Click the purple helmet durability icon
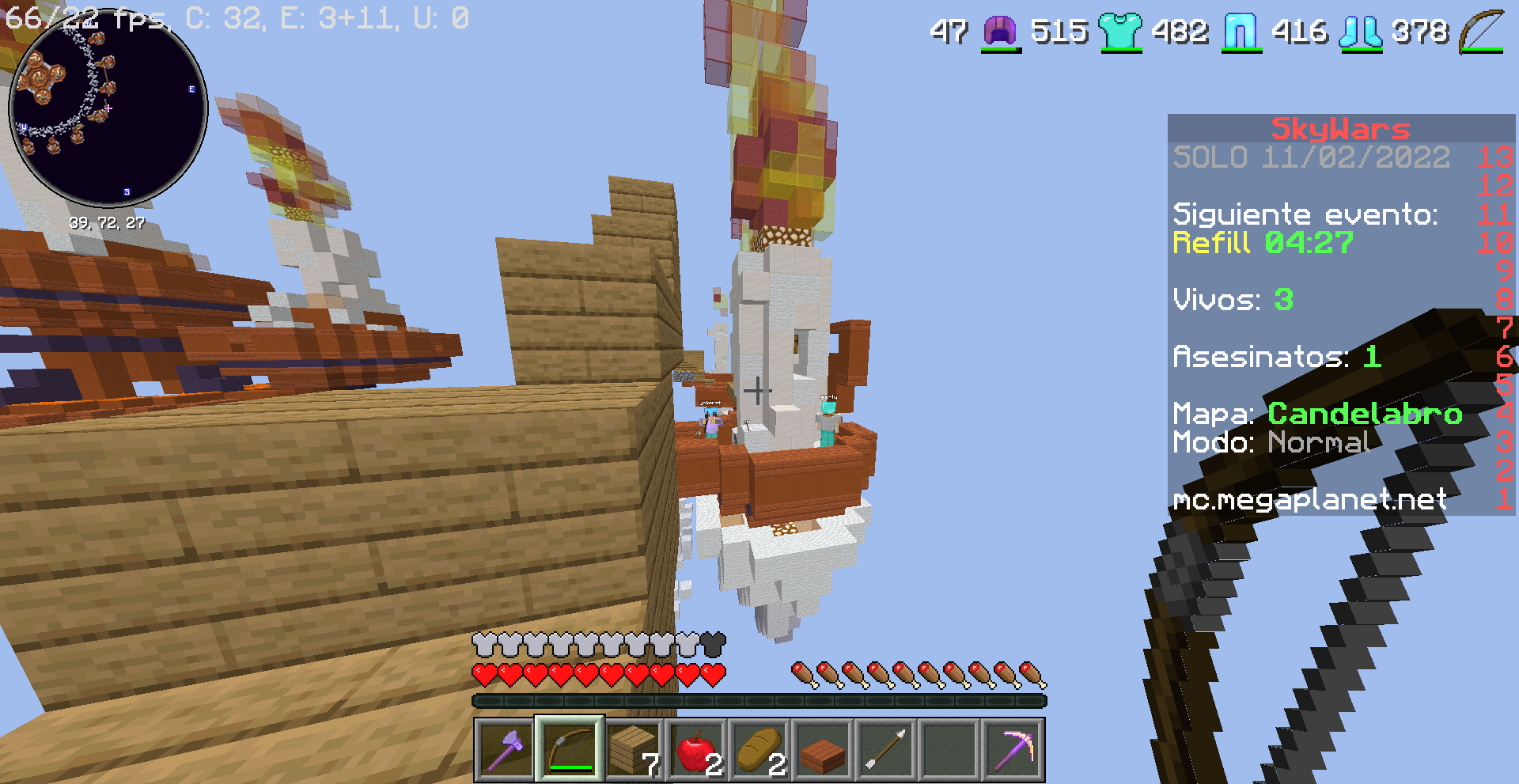Image resolution: width=1519 pixels, height=784 pixels. [x=1000, y=32]
